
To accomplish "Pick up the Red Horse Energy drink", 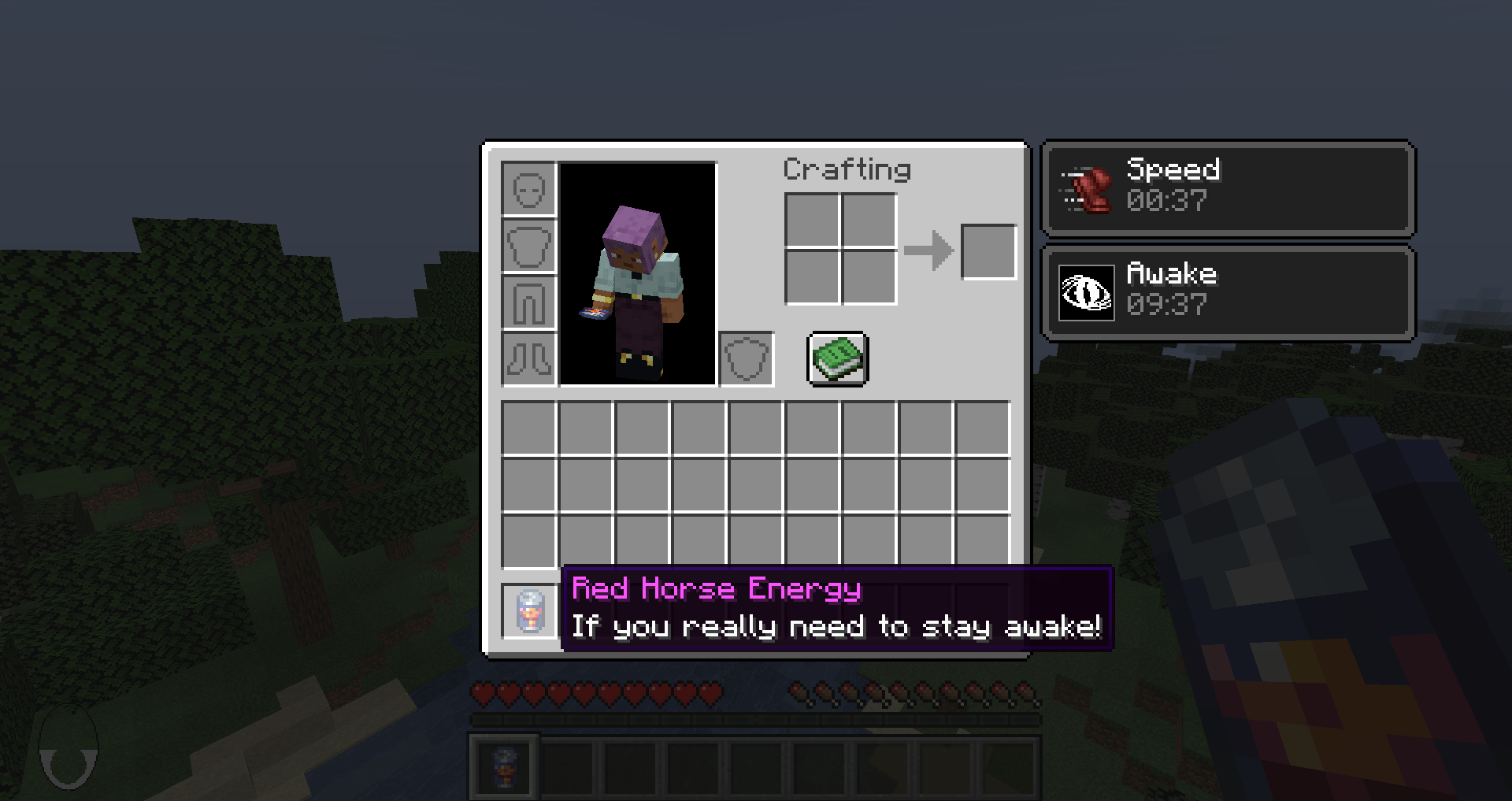I will coord(529,611).
